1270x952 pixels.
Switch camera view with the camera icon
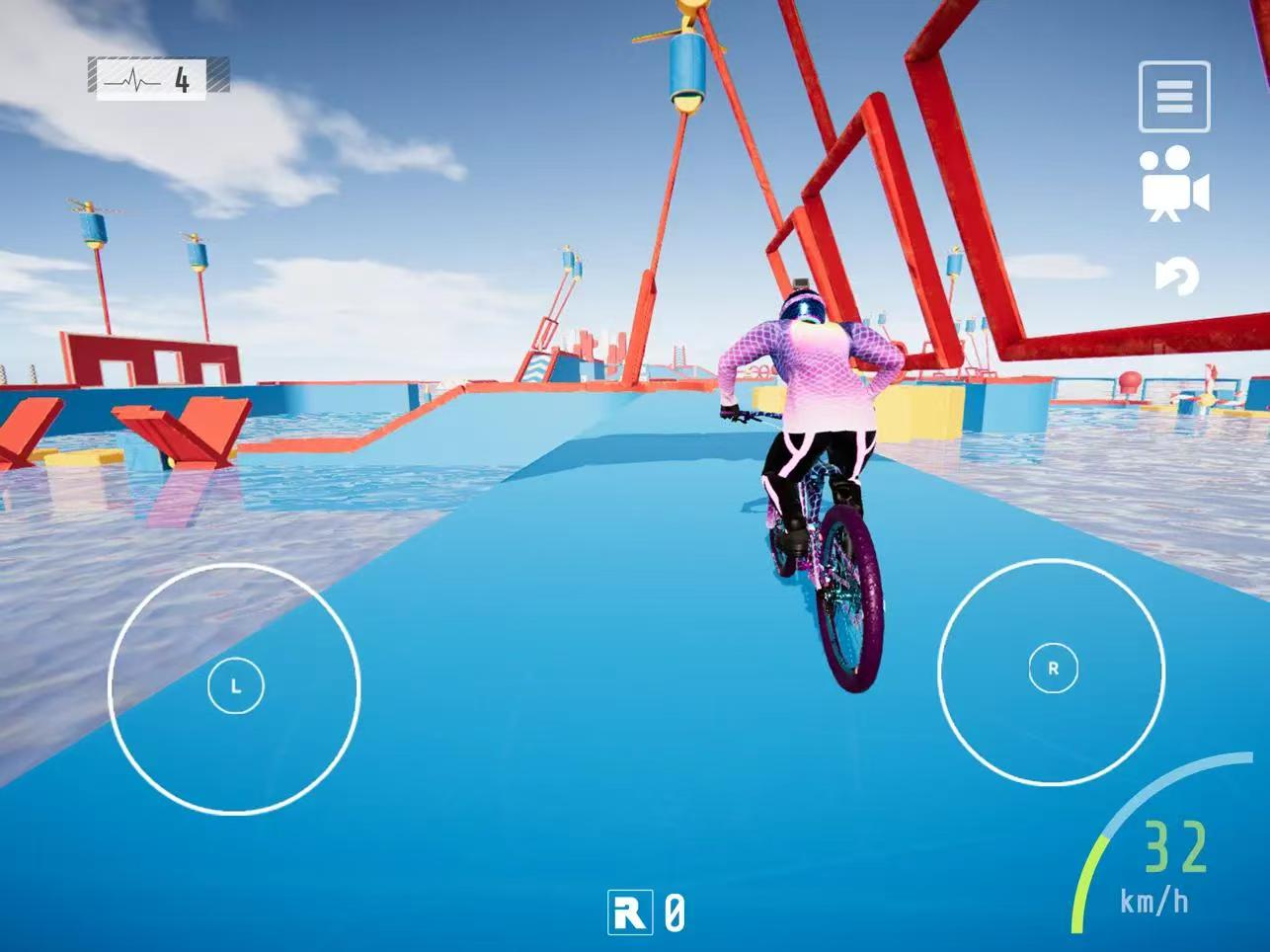pyautogui.click(x=1173, y=185)
